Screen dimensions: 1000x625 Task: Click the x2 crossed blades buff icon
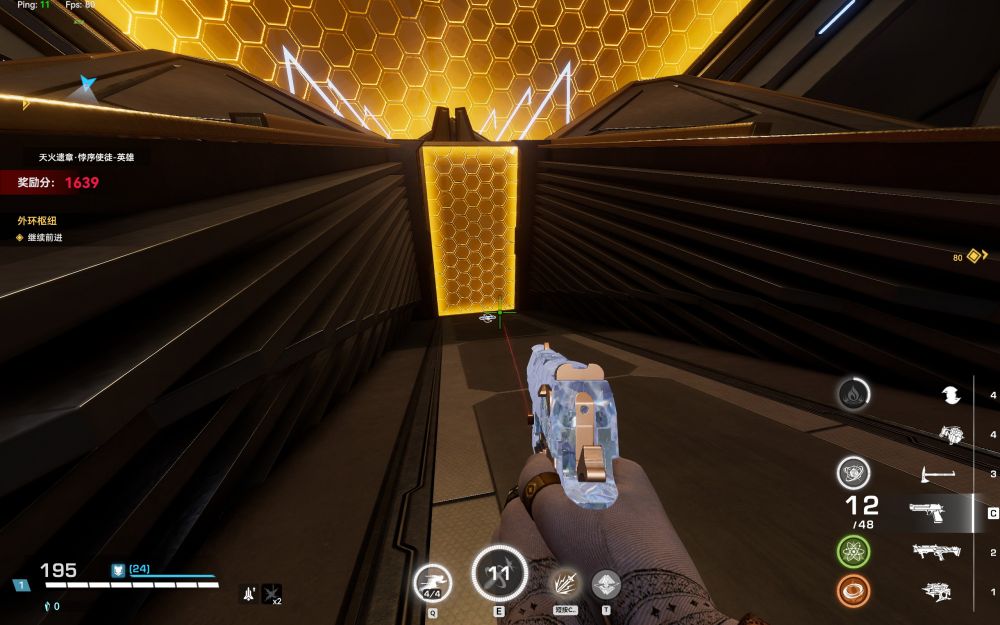[271, 594]
